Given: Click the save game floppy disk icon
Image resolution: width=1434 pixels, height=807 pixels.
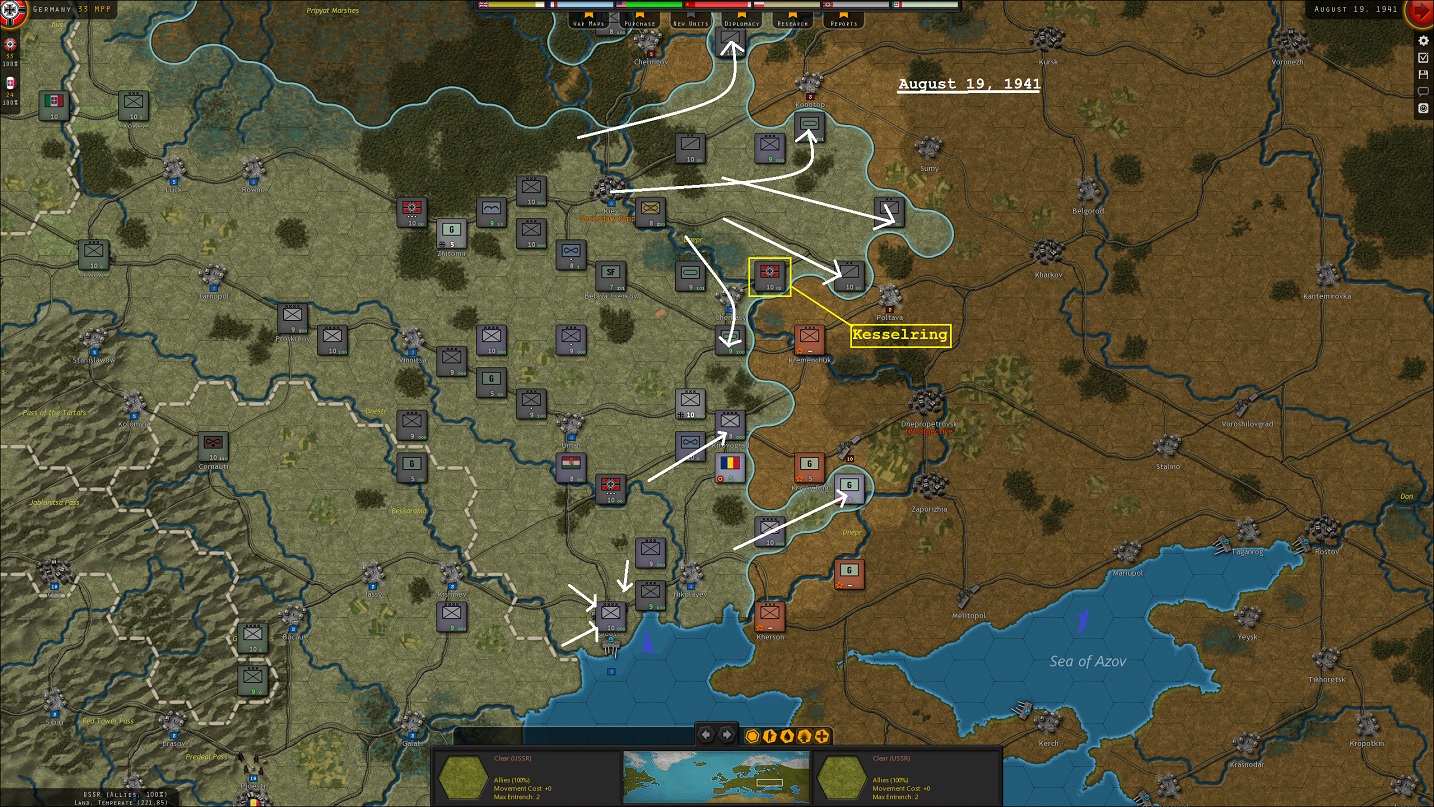Looking at the screenshot, I should pos(1423,75).
